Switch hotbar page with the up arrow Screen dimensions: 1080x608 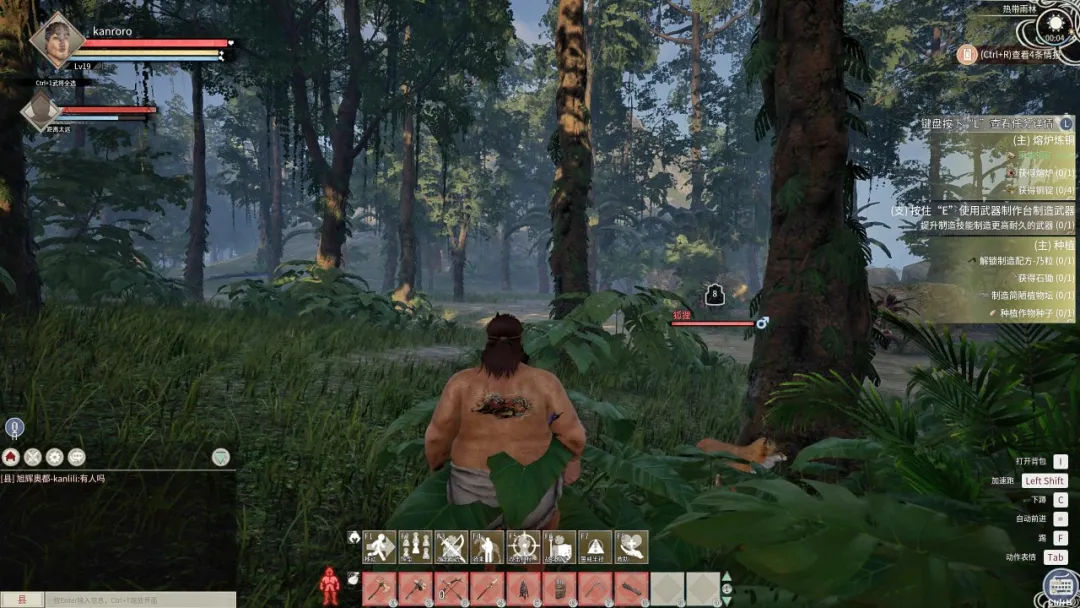(x=727, y=577)
